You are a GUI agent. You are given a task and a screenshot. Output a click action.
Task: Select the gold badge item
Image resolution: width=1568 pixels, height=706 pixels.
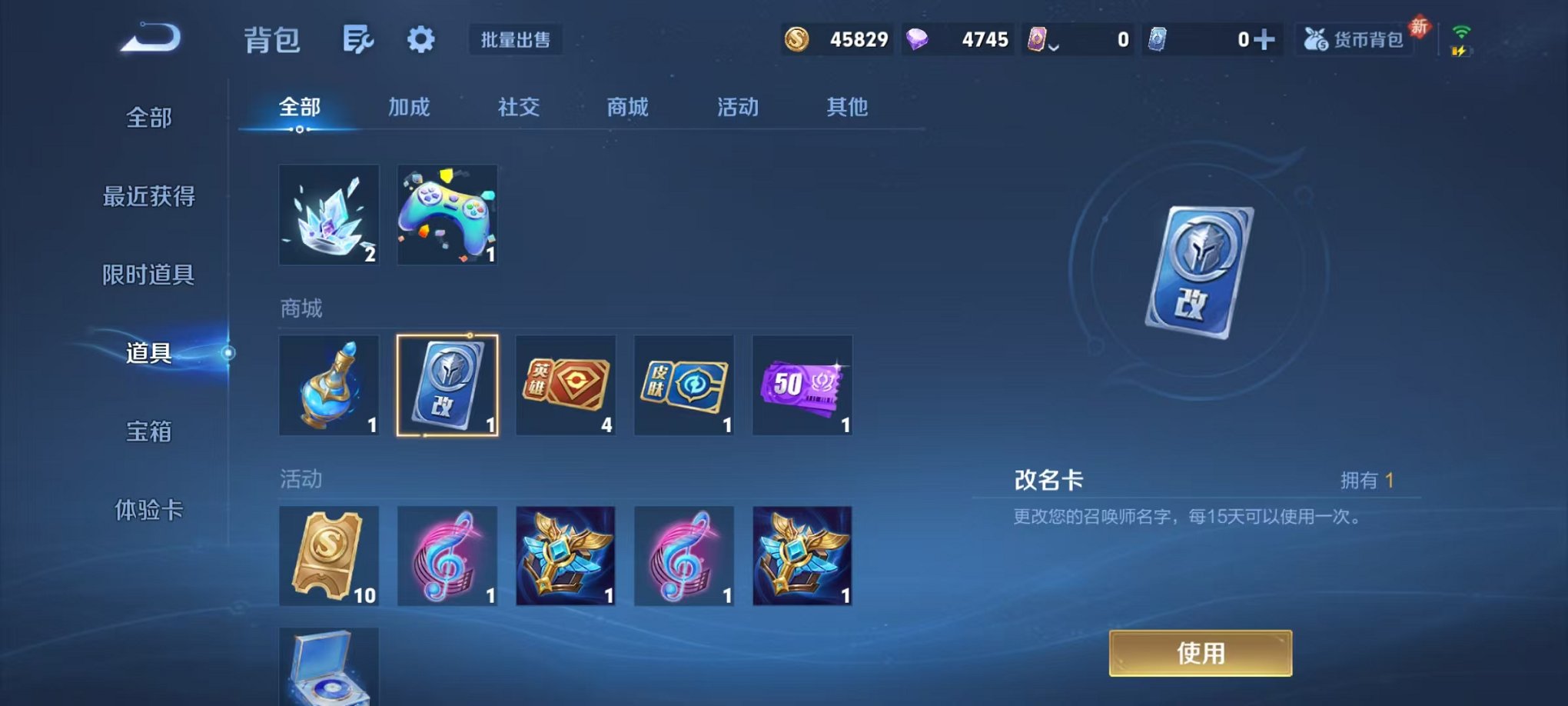tap(565, 556)
